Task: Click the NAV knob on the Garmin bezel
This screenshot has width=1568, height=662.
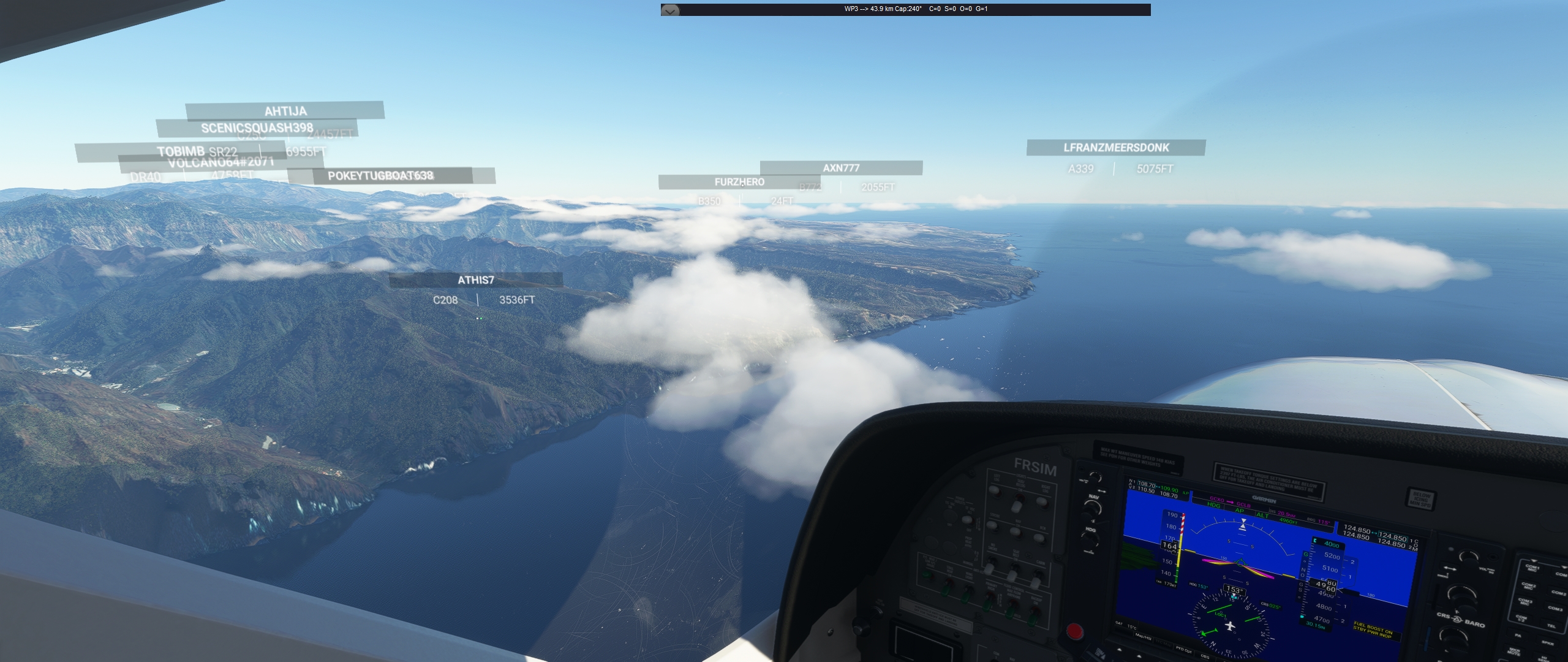Action: (1092, 507)
